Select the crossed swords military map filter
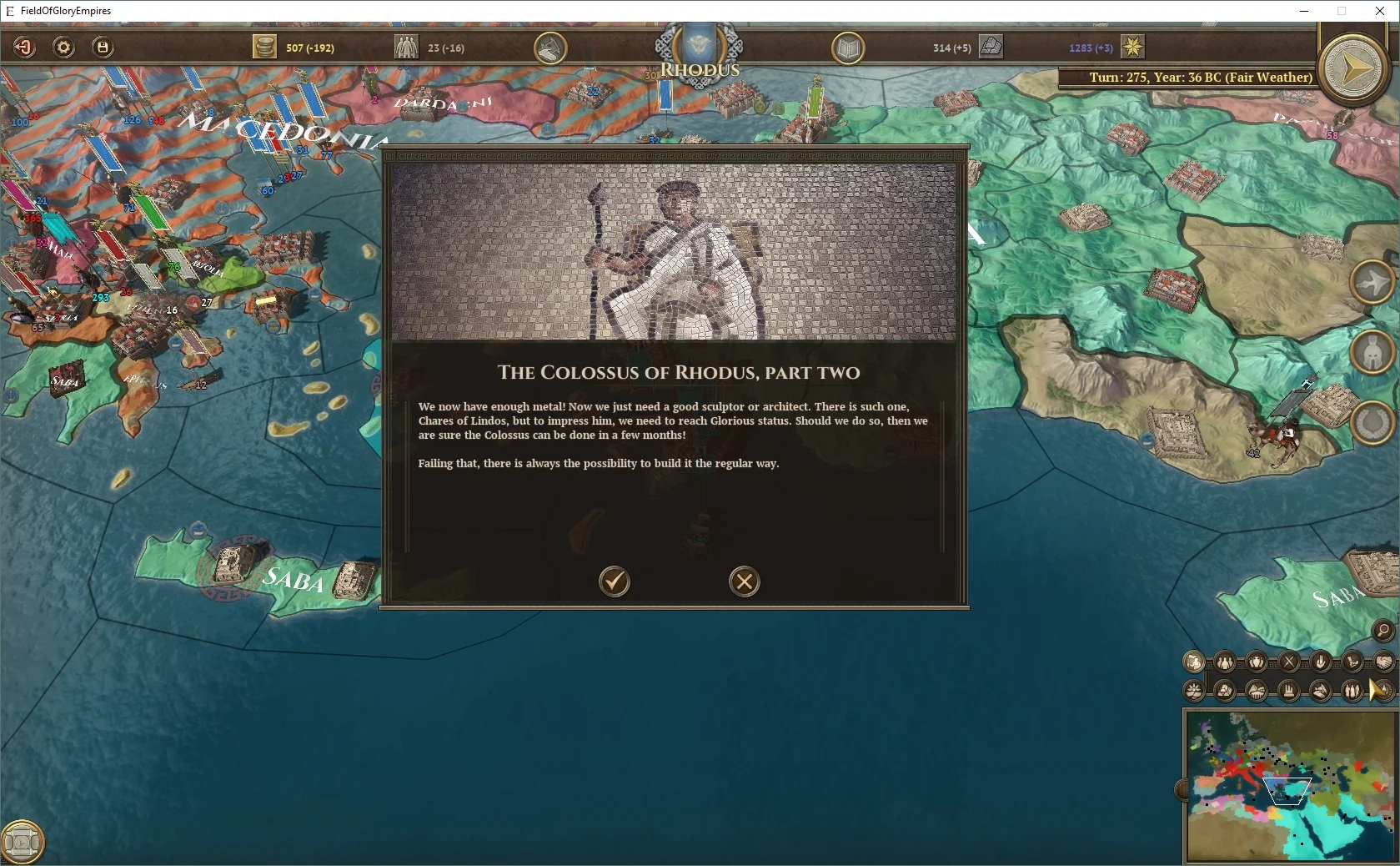The image size is (1400, 866). tap(1289, 663)
